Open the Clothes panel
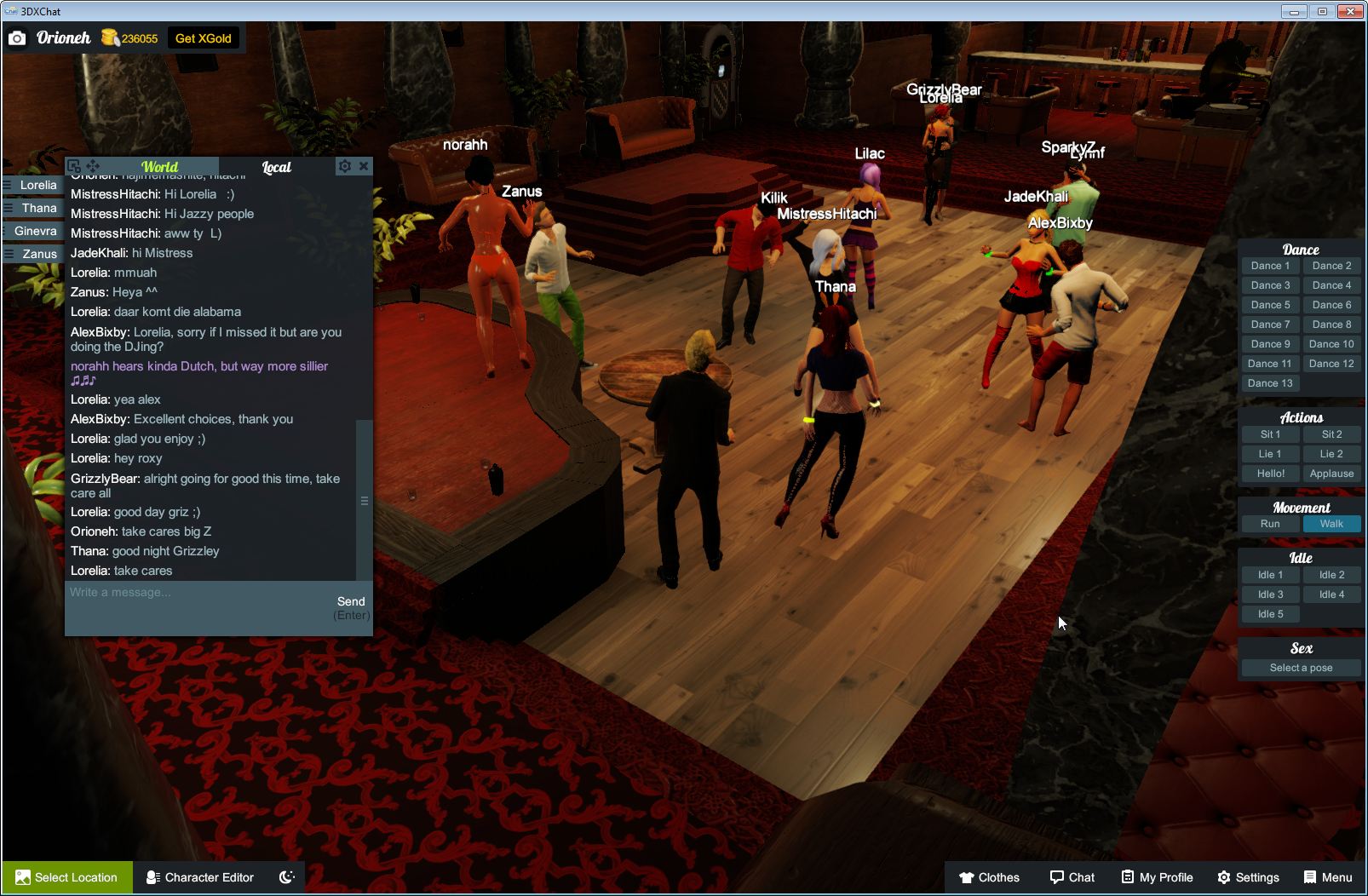The image size is (1368, 896). pos(991,877)
